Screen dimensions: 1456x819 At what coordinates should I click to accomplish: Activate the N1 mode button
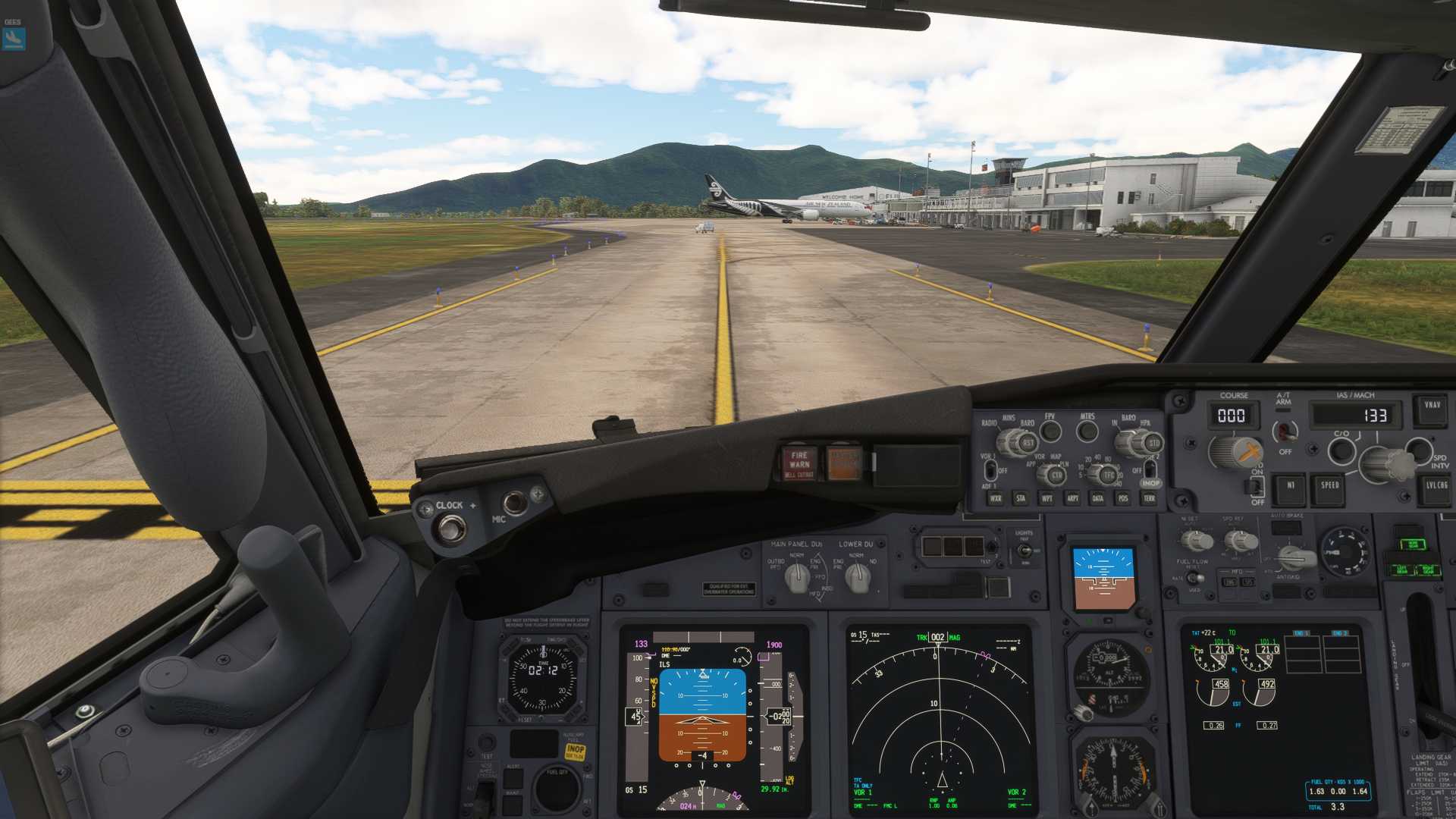1291,486
